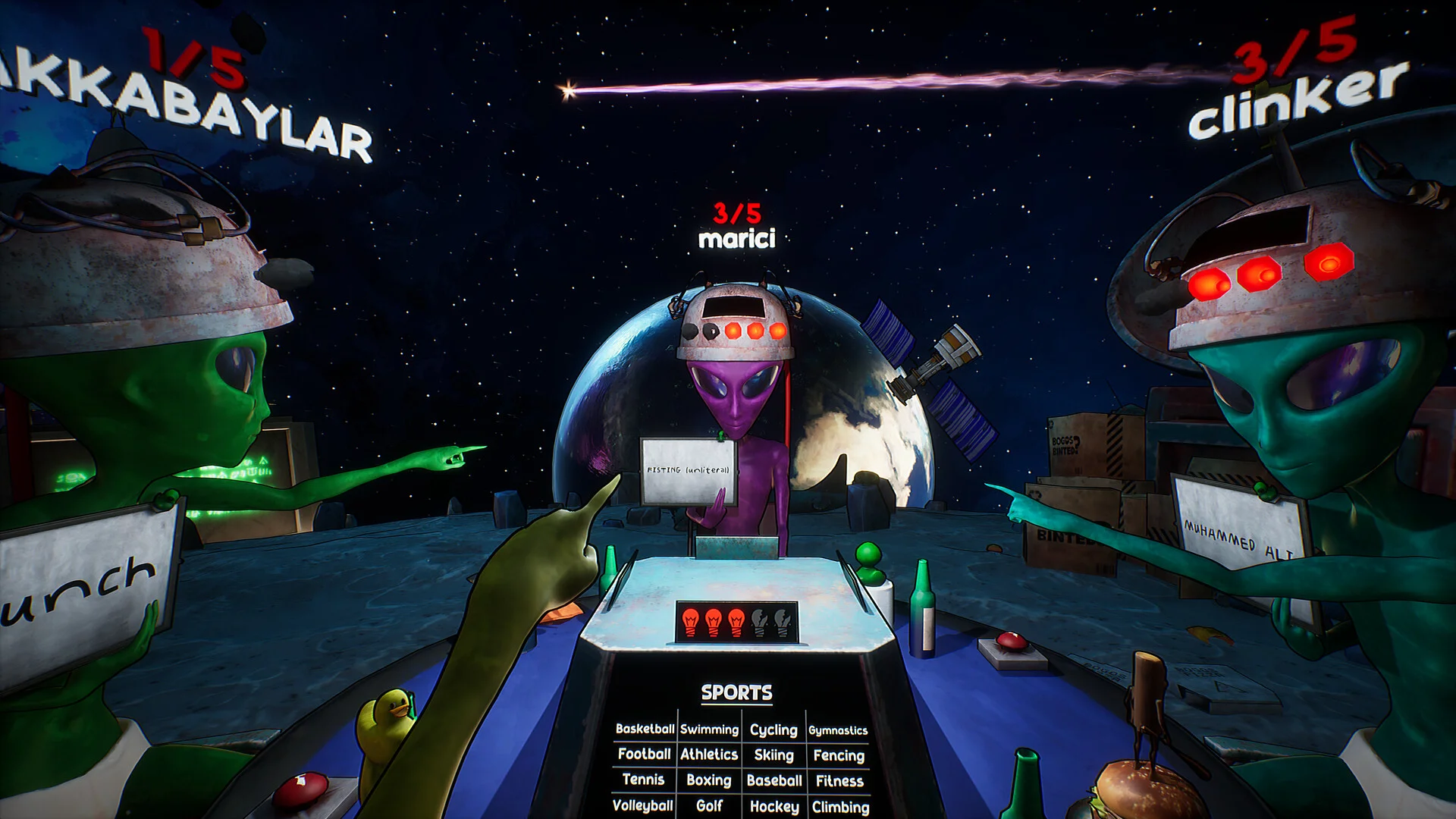The height and width of the screenshot is (819, 1456).
Task: Pick Fencing from the sports grid
Action: tap(839, 755)
